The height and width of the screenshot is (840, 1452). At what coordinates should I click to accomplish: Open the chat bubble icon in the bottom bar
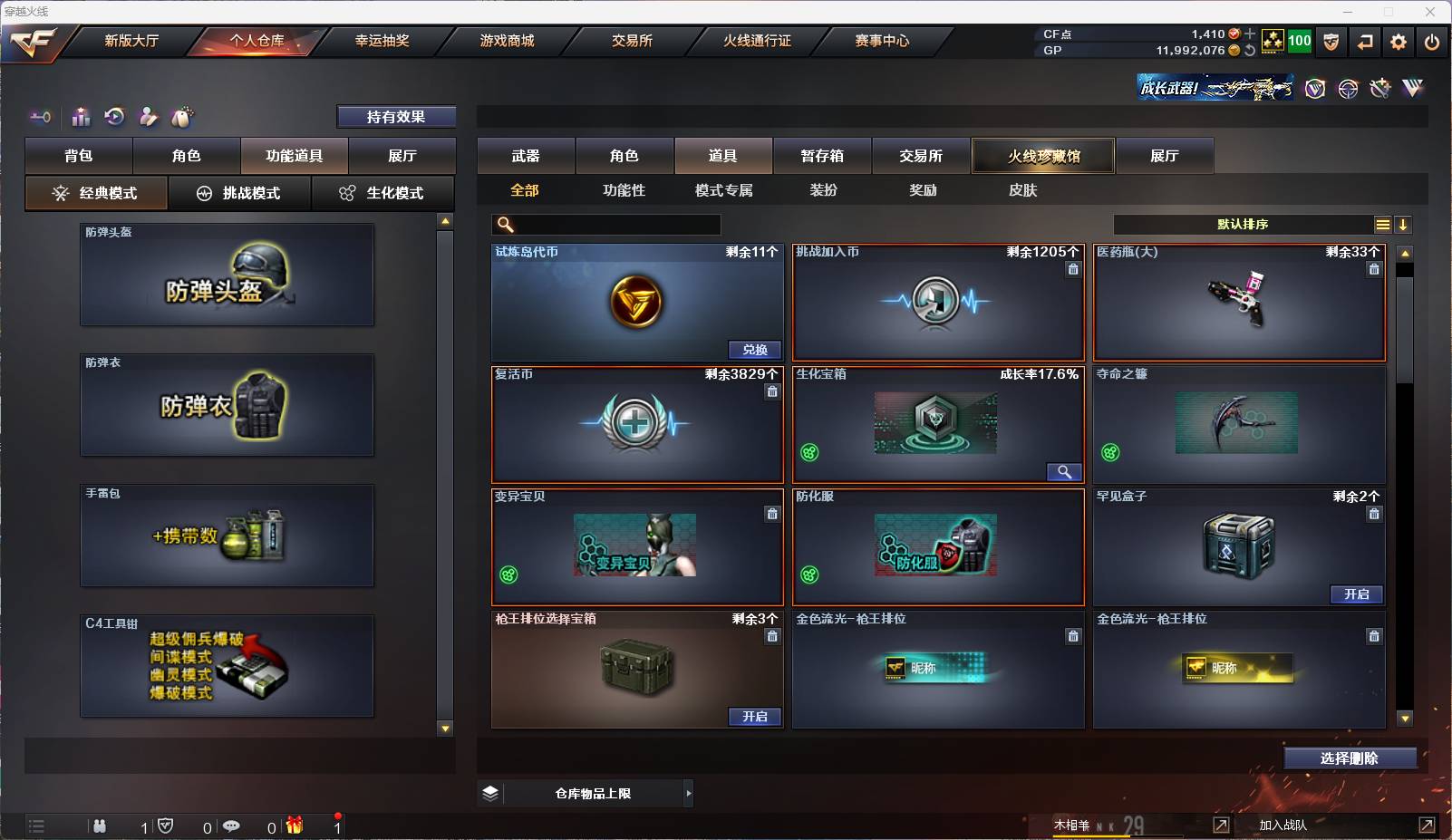click(x=232, y=826)
